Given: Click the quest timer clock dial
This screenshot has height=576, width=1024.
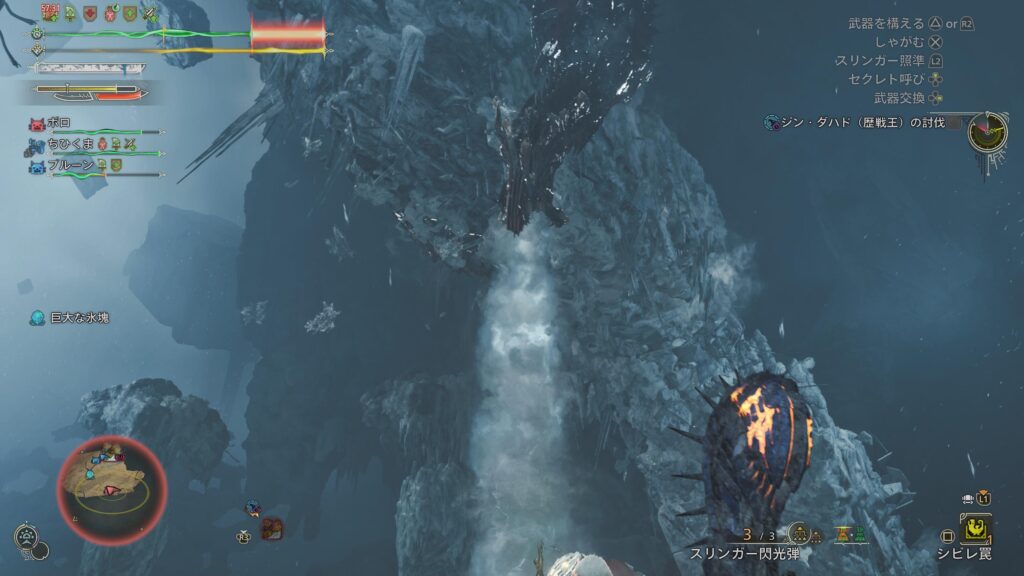Looking at the screenshot, I should [x=987, y=132].
